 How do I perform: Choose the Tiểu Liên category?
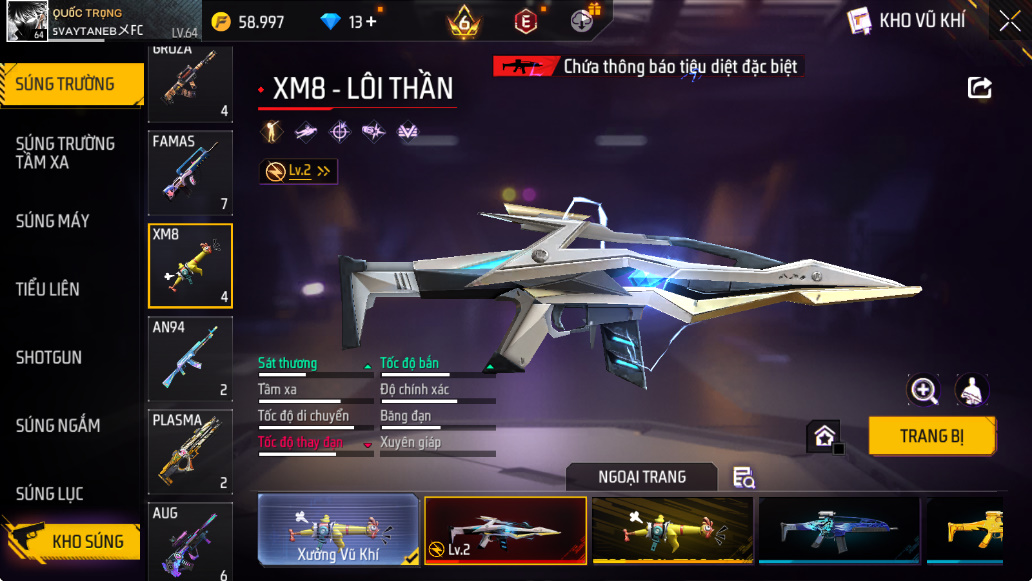(x=48, y=289)
